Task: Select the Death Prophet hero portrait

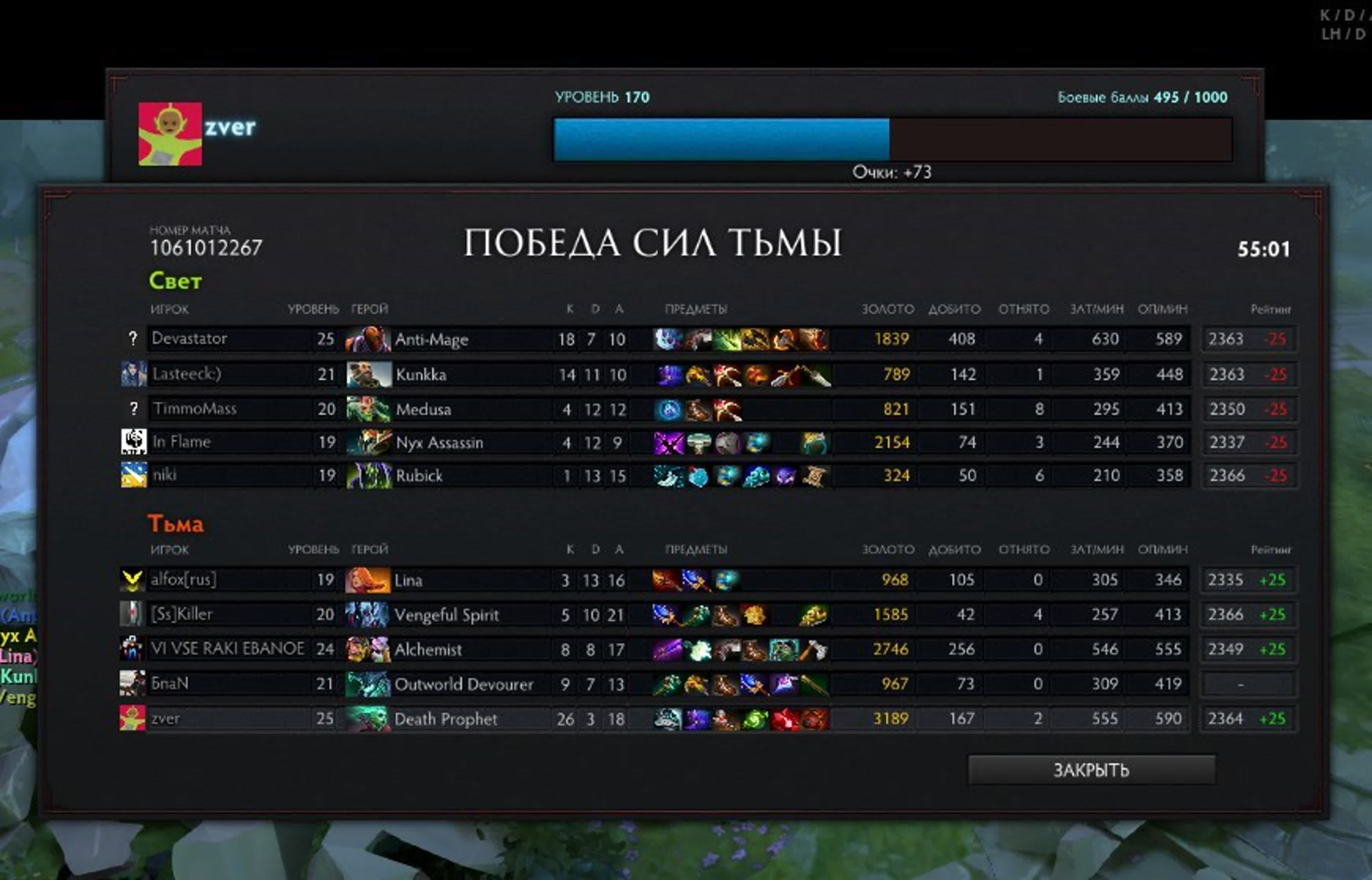Action: pos(367,719)
